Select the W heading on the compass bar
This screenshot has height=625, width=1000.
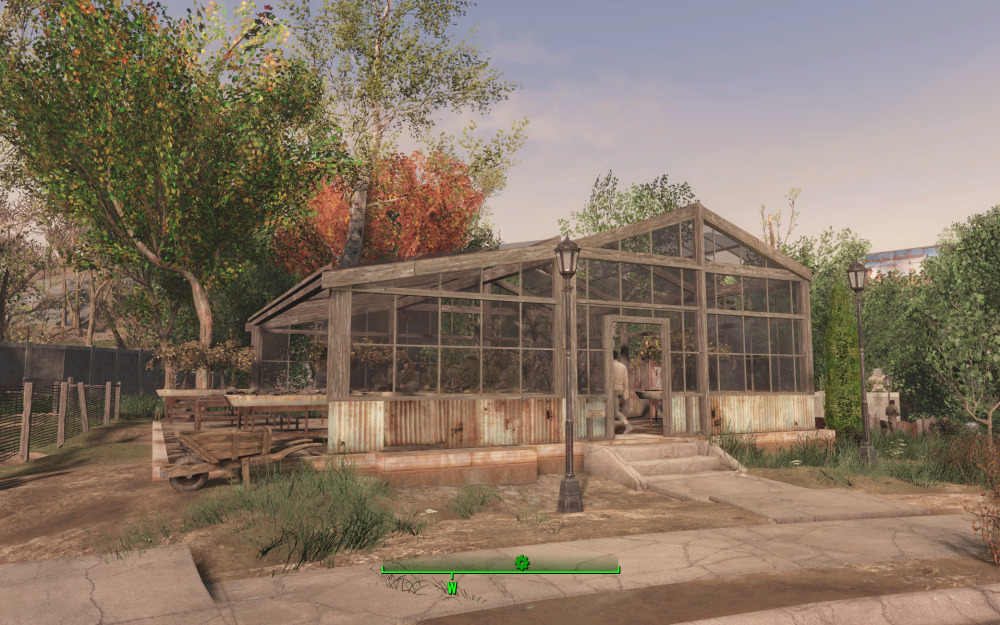pos(452,588)
